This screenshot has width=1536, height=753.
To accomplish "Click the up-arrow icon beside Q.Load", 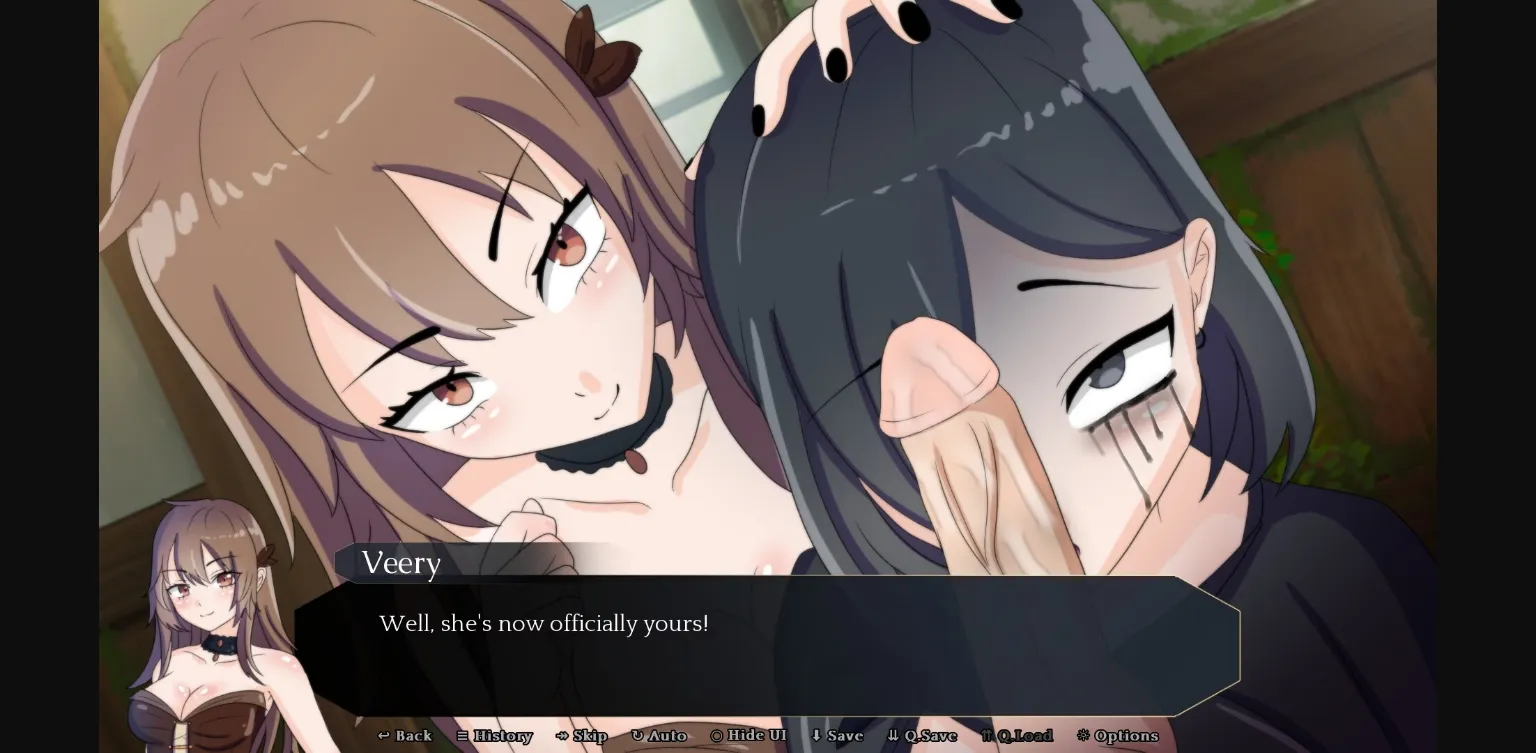I will [987, 735].
